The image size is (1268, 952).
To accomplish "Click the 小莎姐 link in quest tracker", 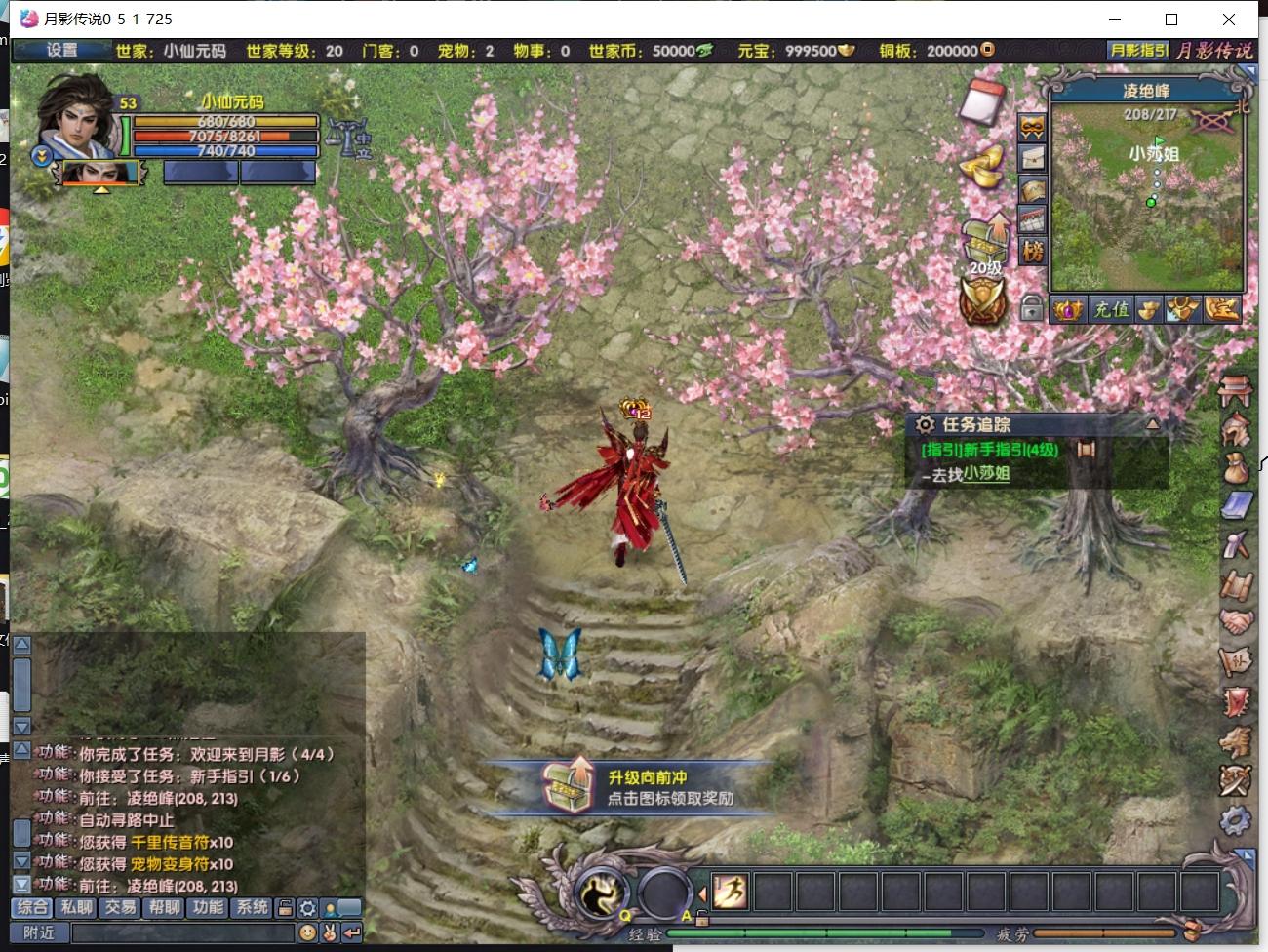I will (x=986, y=474).
